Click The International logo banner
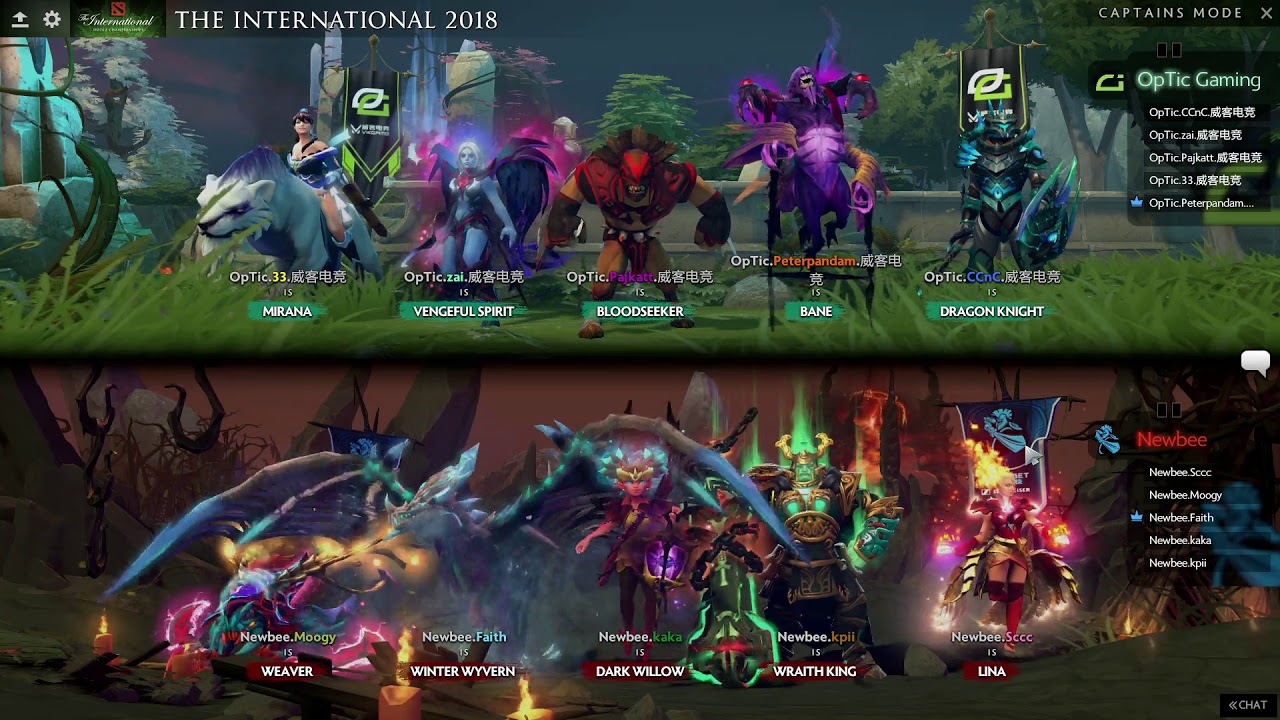 click(x=119, y=19)
